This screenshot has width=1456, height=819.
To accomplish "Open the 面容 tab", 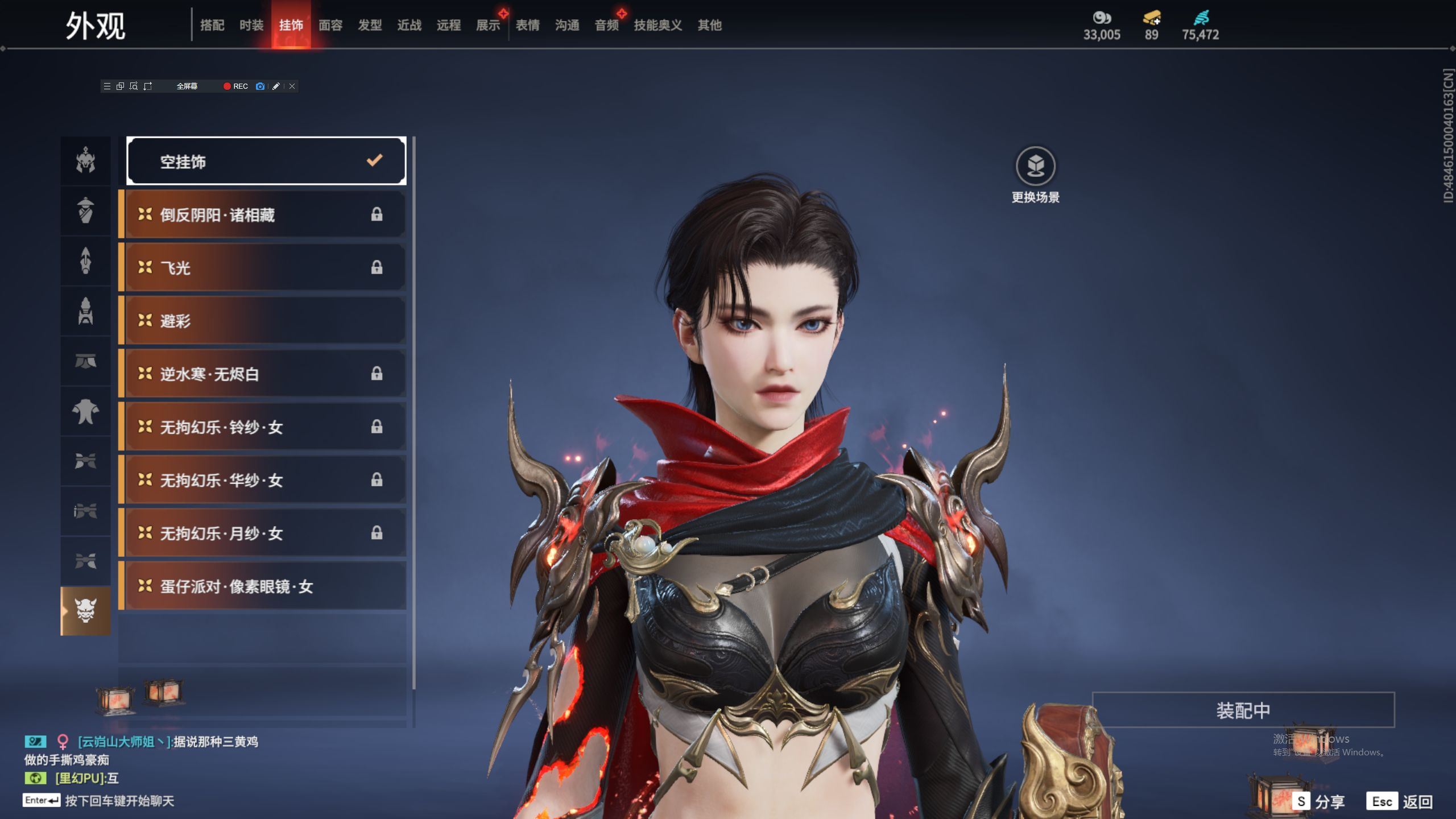I will point(330,25).
